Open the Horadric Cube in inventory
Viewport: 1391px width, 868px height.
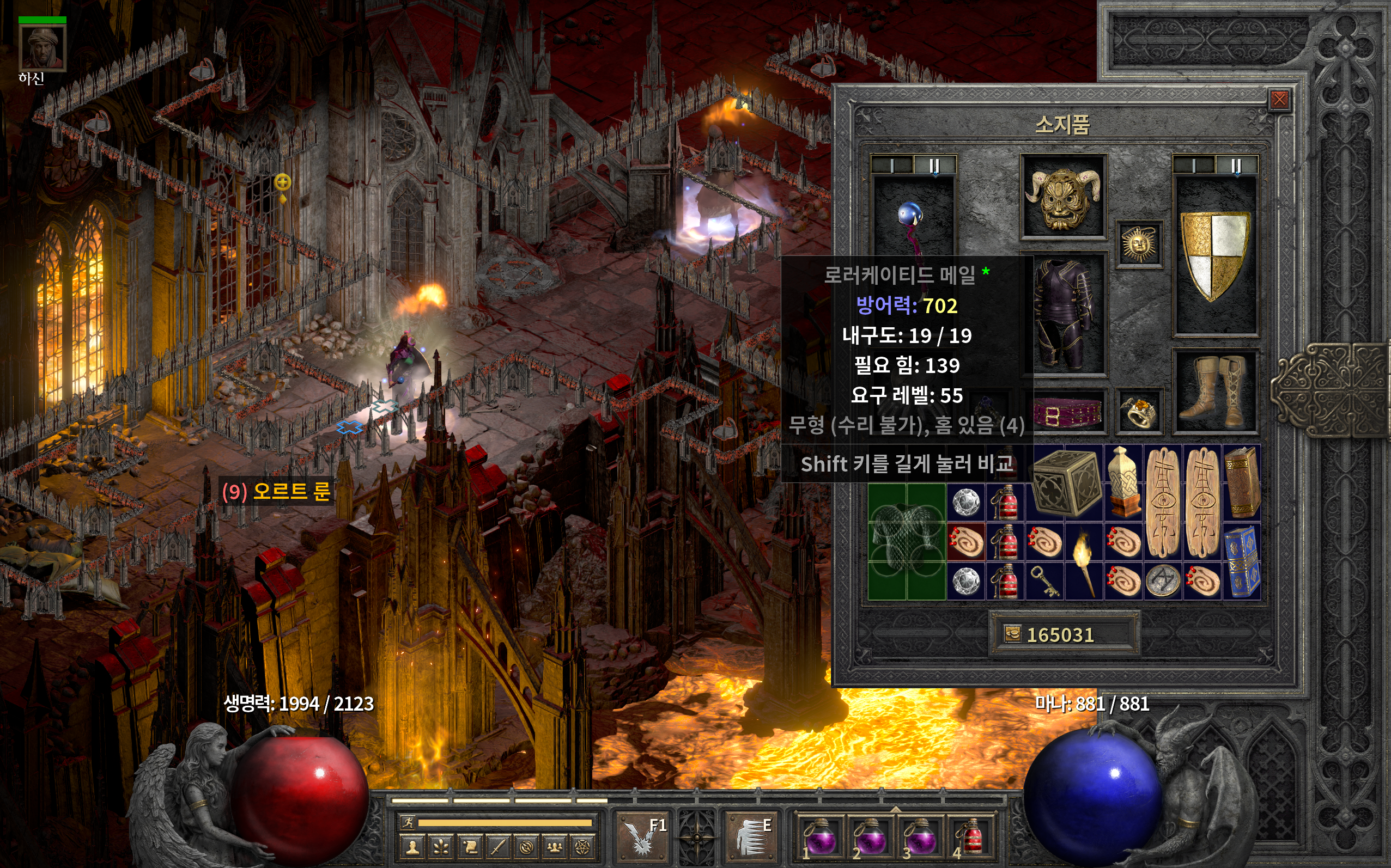click(1065, 482)
